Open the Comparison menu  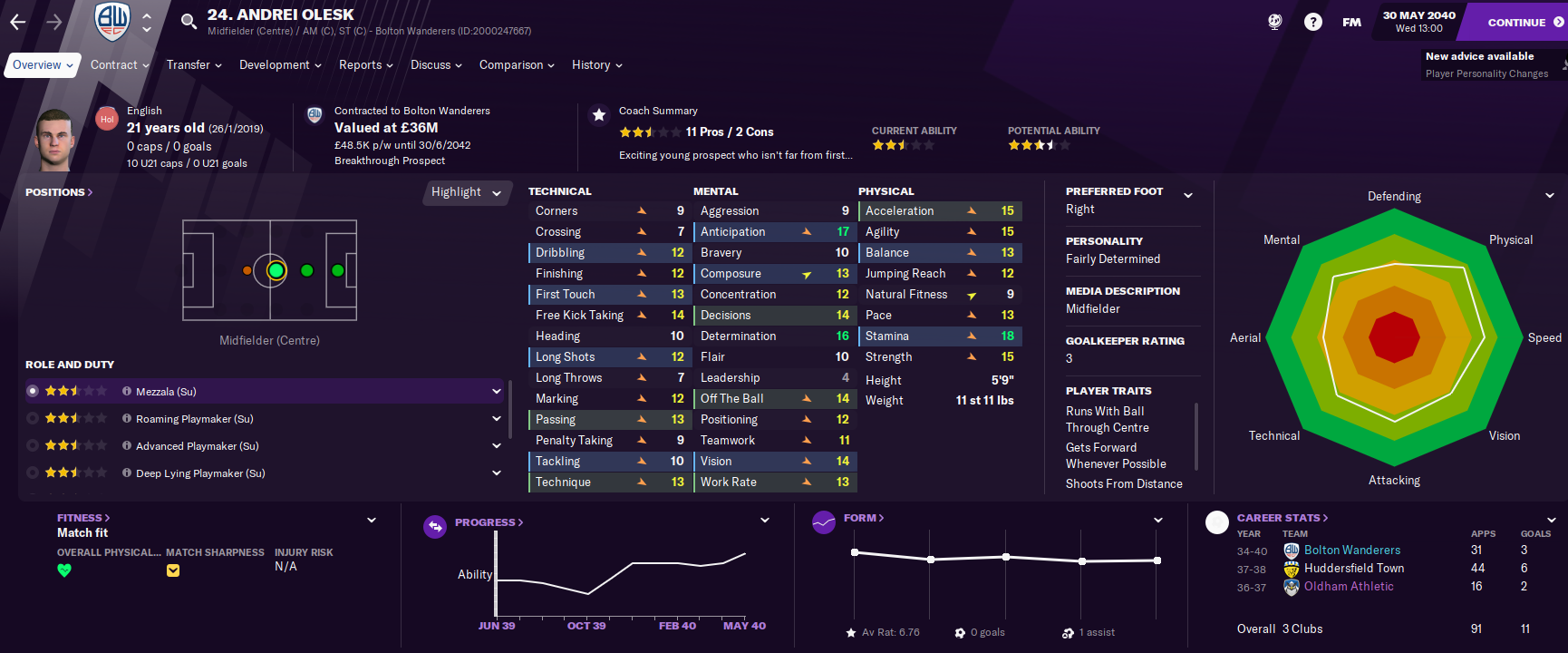coord(516,65)
